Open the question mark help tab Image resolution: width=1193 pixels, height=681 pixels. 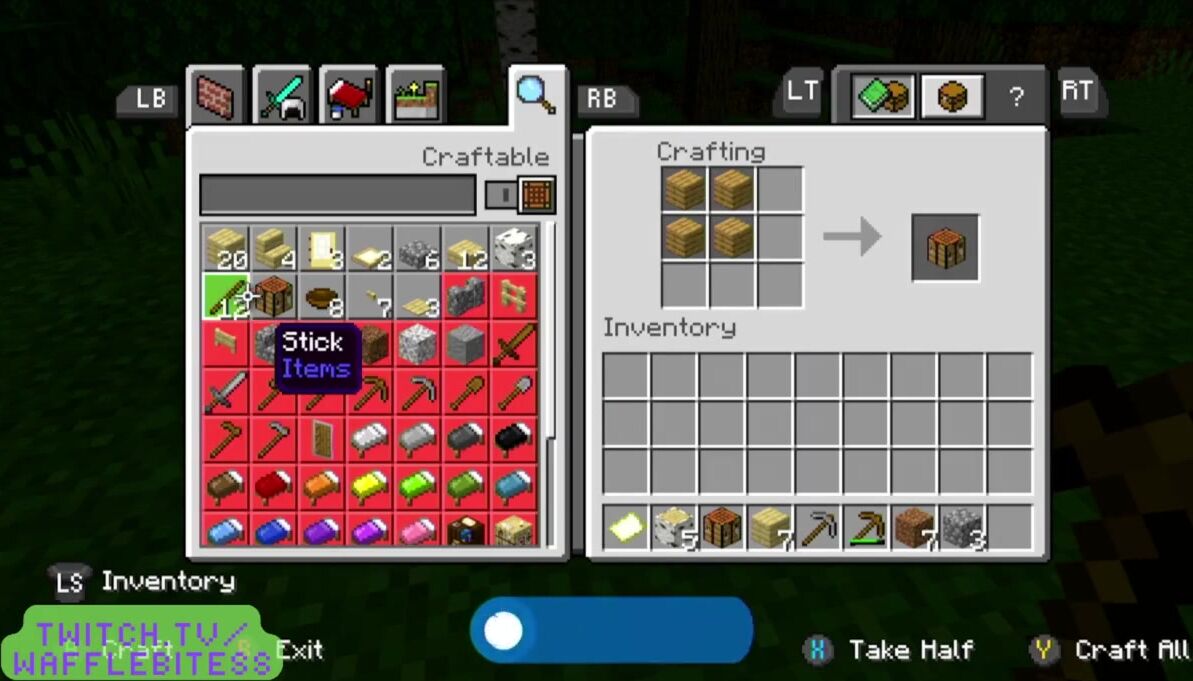pyautogui.click(x=1016, y=98)
